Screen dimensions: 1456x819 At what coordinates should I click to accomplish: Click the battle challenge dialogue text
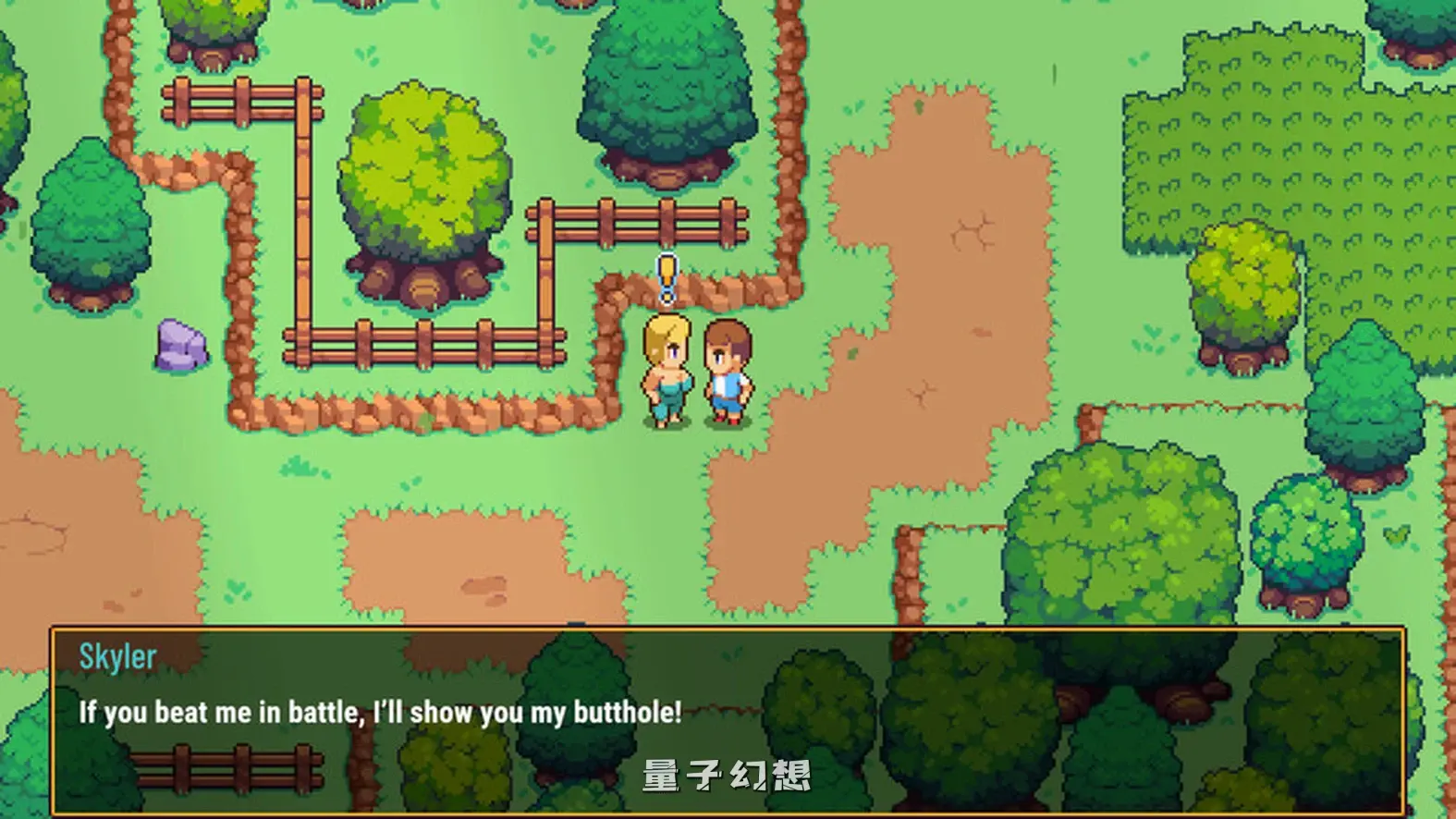[x=379, y=712]
